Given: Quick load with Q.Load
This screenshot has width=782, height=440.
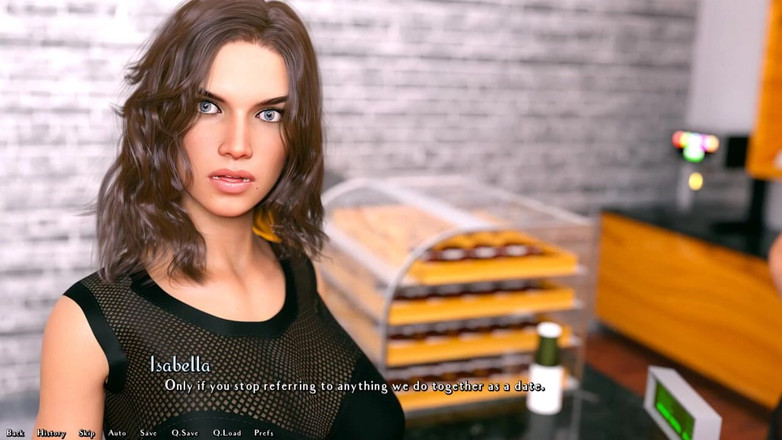Looking at the screenshot, I should pyautogui.click(x=227, y=433).
